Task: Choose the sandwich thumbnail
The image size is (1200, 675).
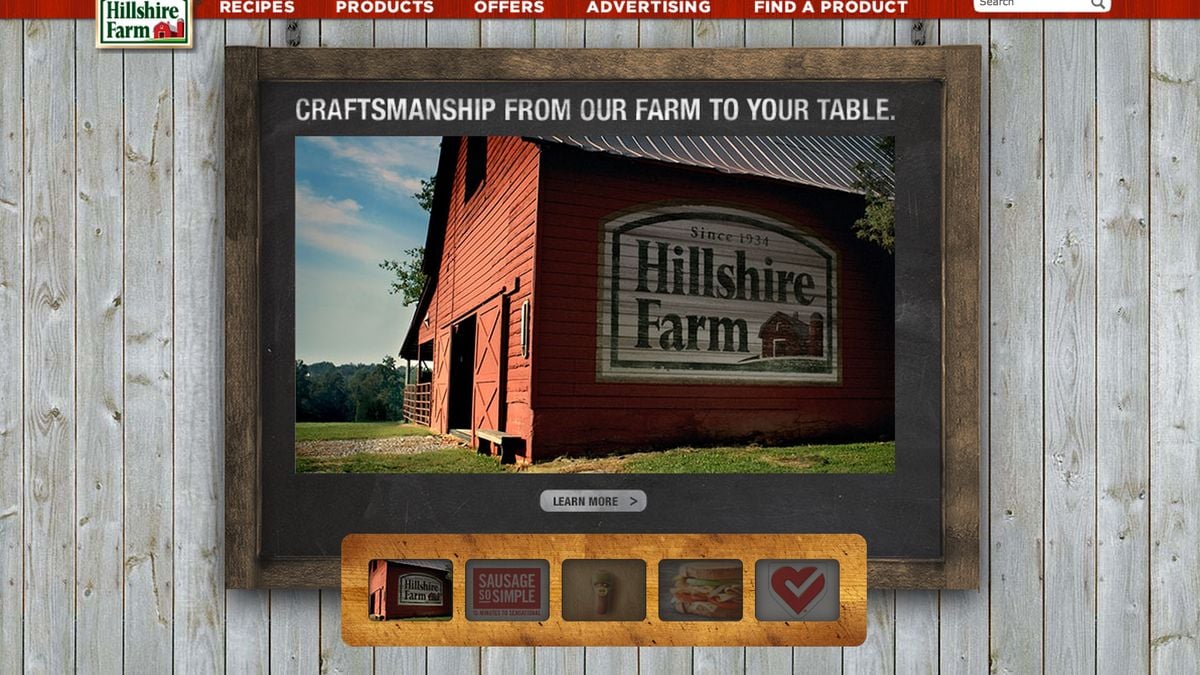Action: point(700,590)
